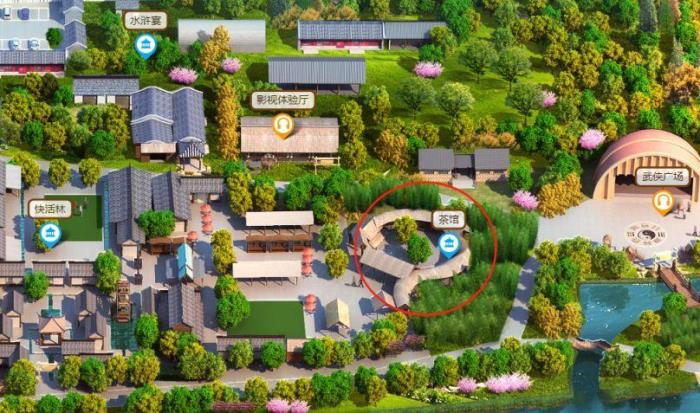Open the 影视体验厅 location marker

pos(283,125)
